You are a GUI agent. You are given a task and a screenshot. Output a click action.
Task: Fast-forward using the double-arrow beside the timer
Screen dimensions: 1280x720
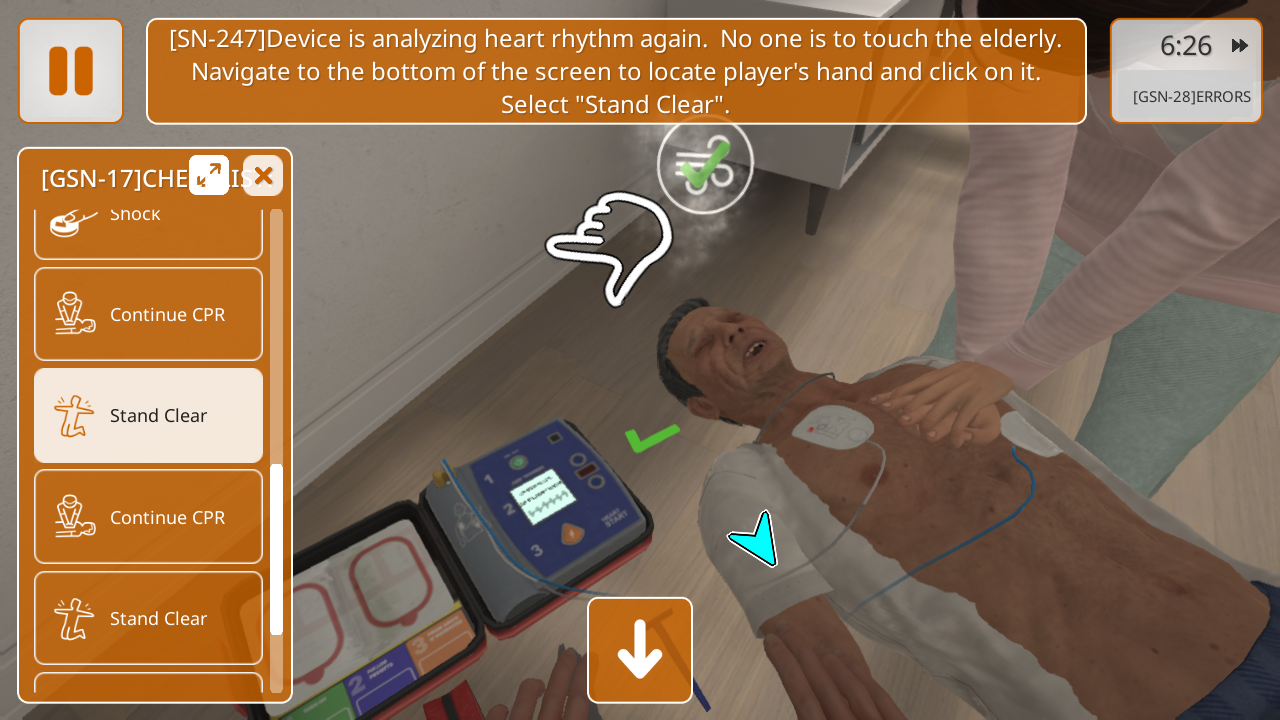tap(1240, 46)
